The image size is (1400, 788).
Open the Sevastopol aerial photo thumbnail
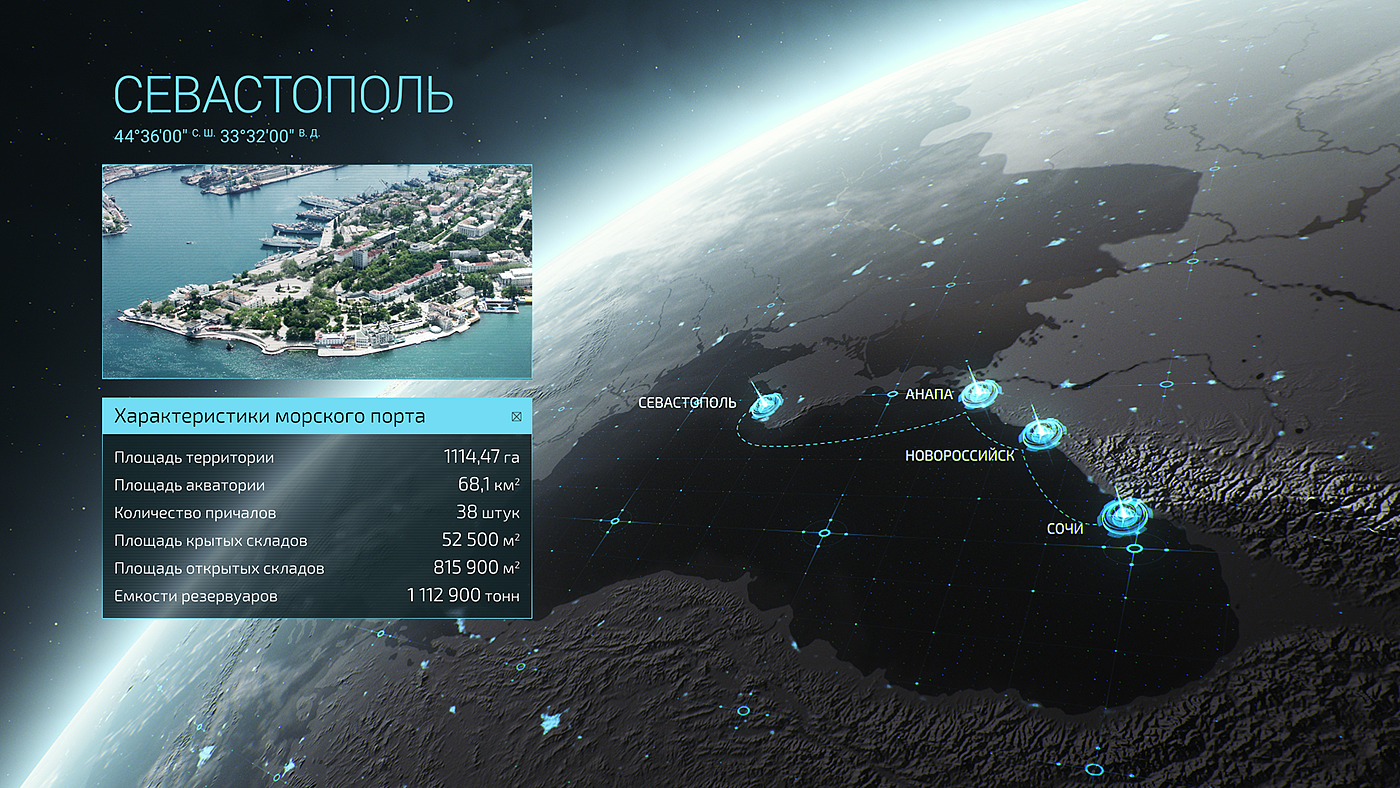point(317,271)
